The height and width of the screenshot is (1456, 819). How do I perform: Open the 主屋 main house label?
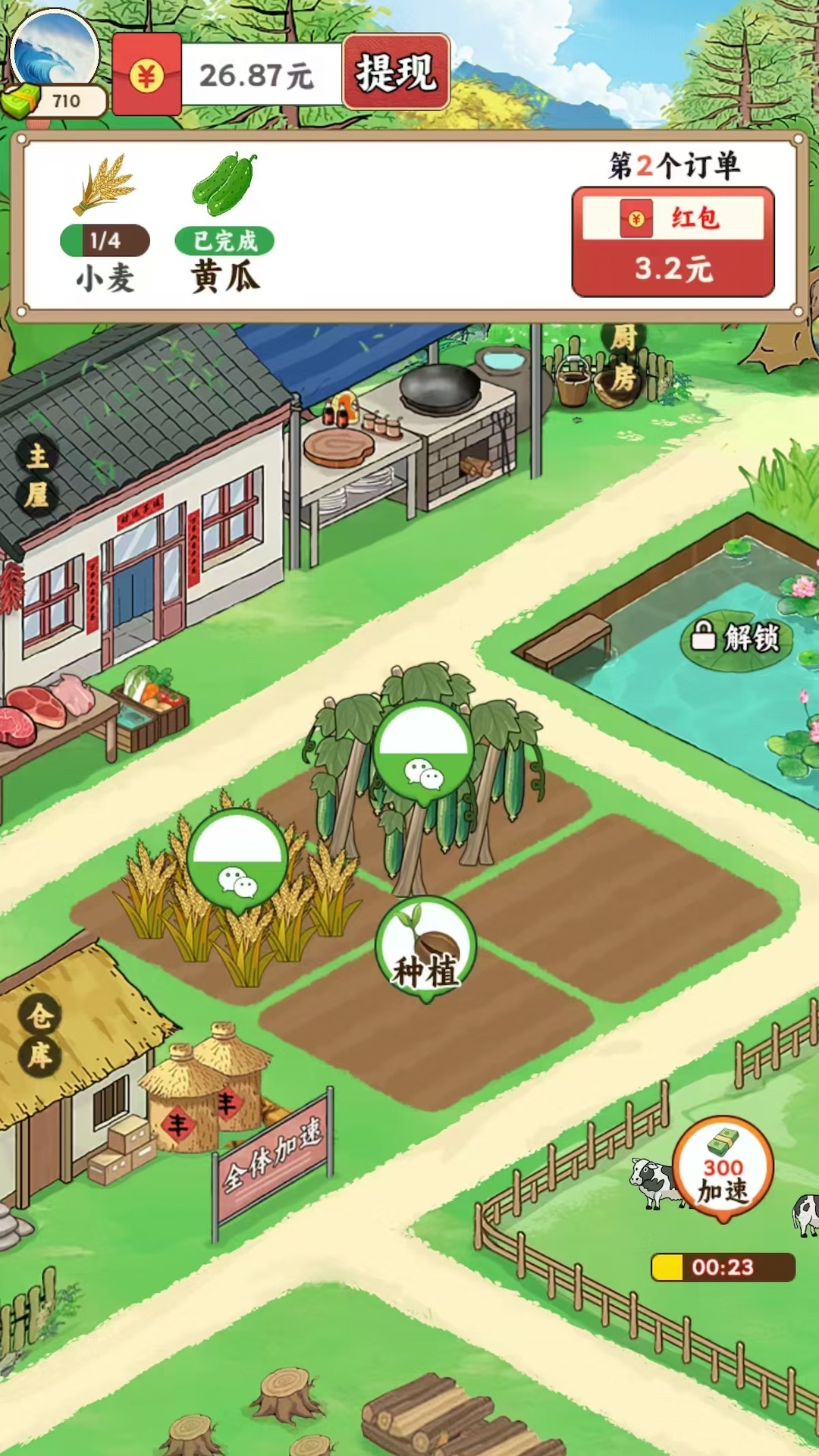[x=37, y=476]
